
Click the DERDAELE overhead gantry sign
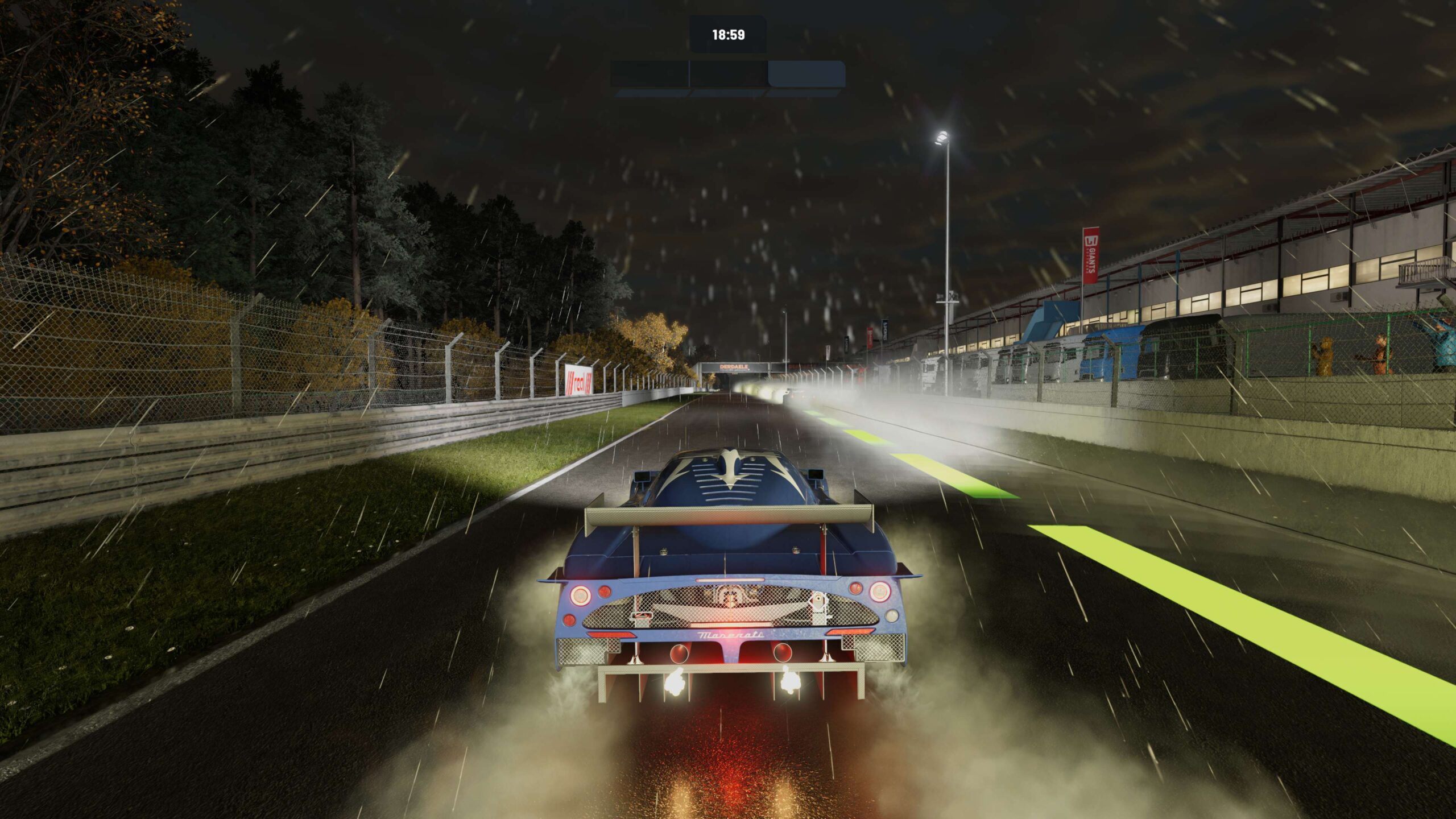pos(734,367)
